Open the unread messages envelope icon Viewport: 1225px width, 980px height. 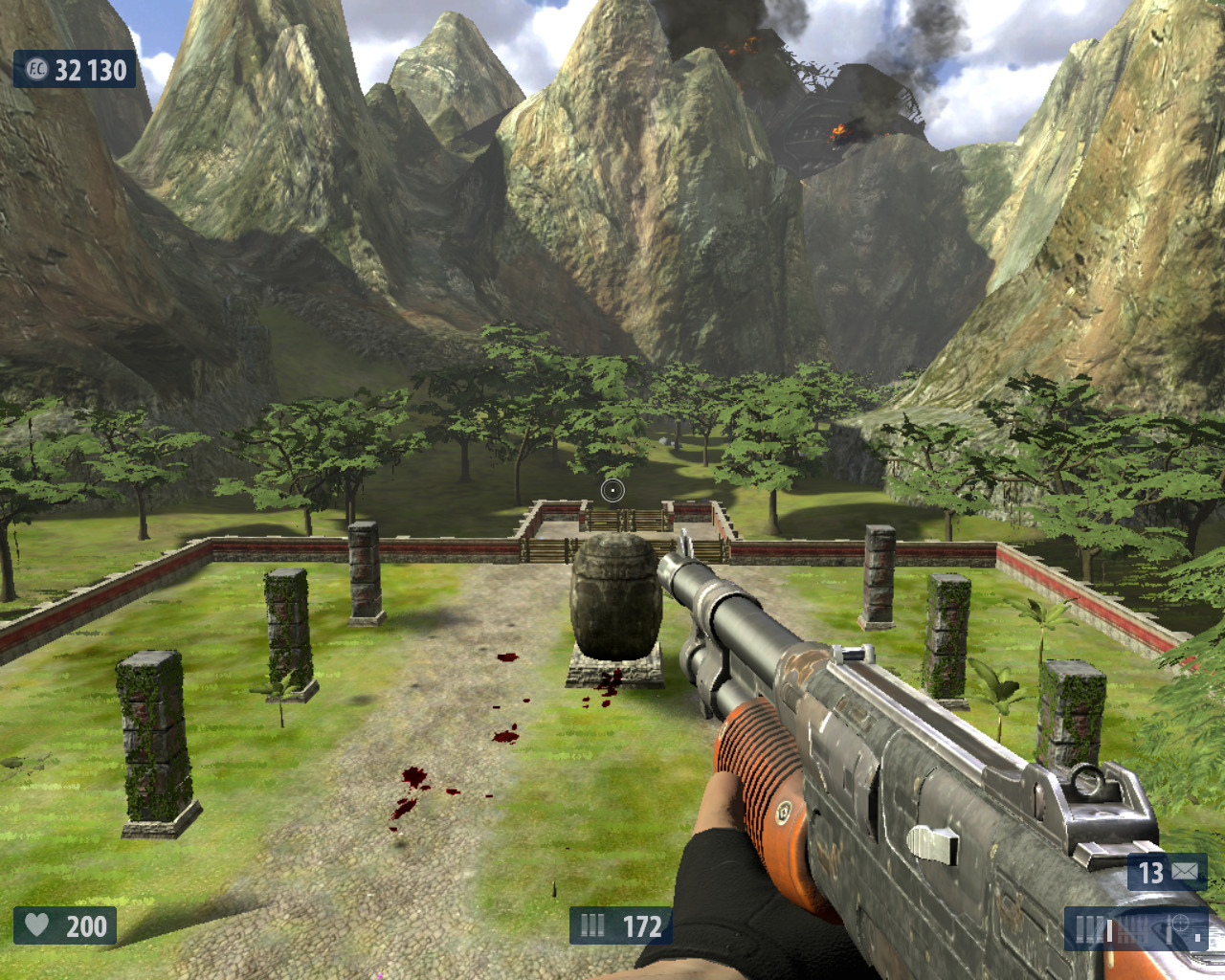coord(1185,872)
